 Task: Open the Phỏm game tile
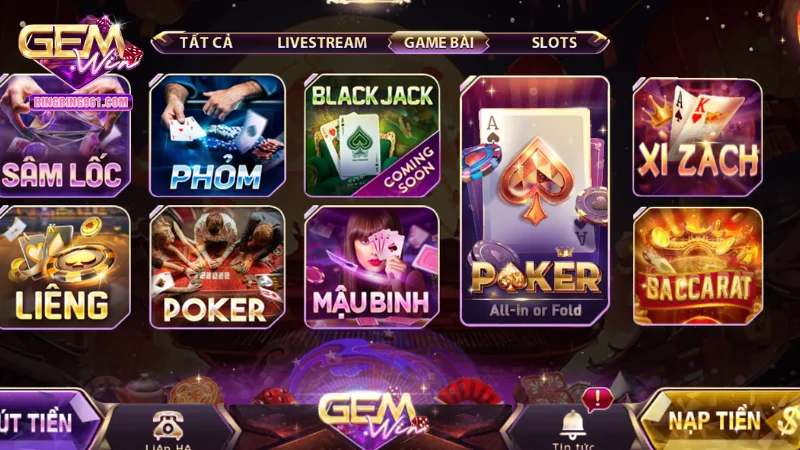click(217, 135)
